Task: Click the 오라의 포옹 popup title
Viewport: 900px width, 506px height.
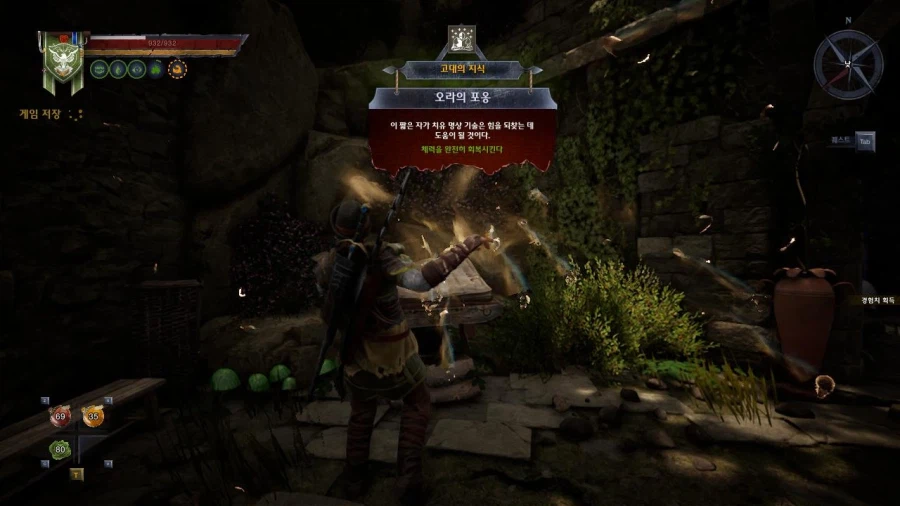Action: (460, 97)
